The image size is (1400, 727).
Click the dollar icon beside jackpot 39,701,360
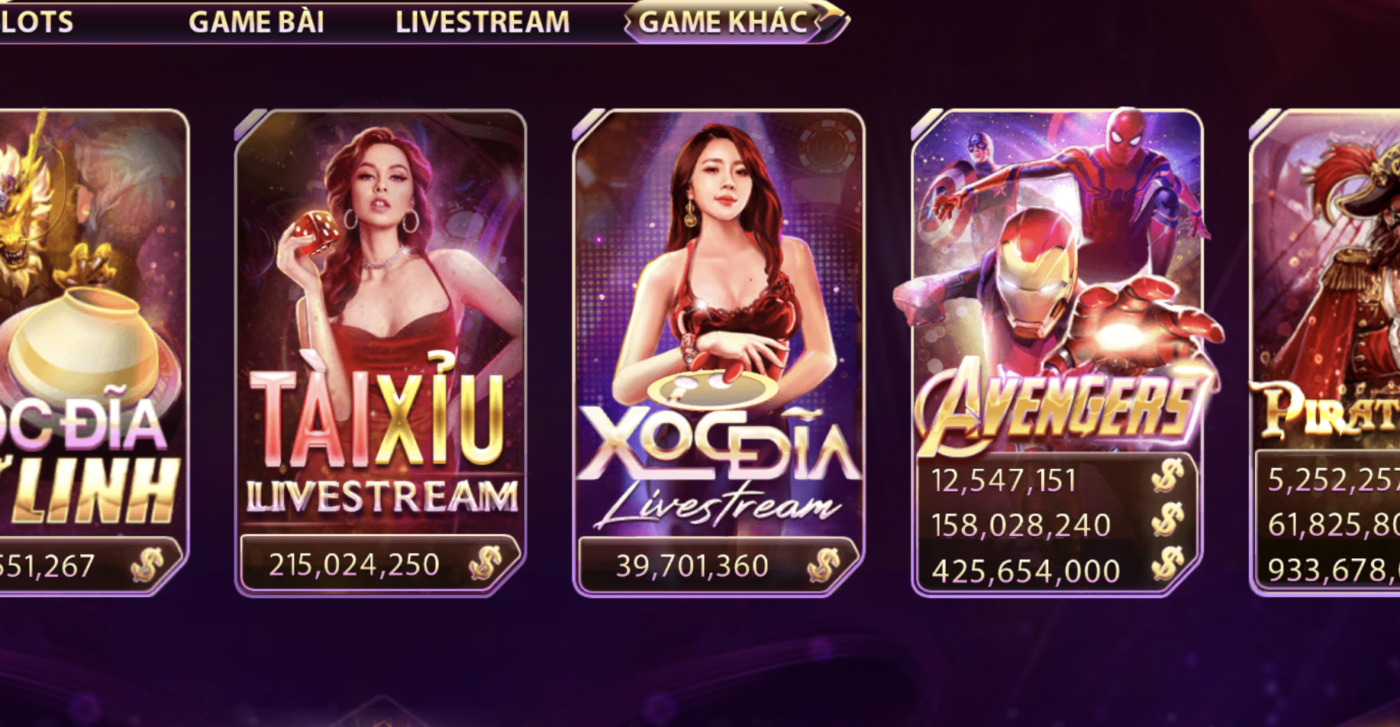click(826, 564)
